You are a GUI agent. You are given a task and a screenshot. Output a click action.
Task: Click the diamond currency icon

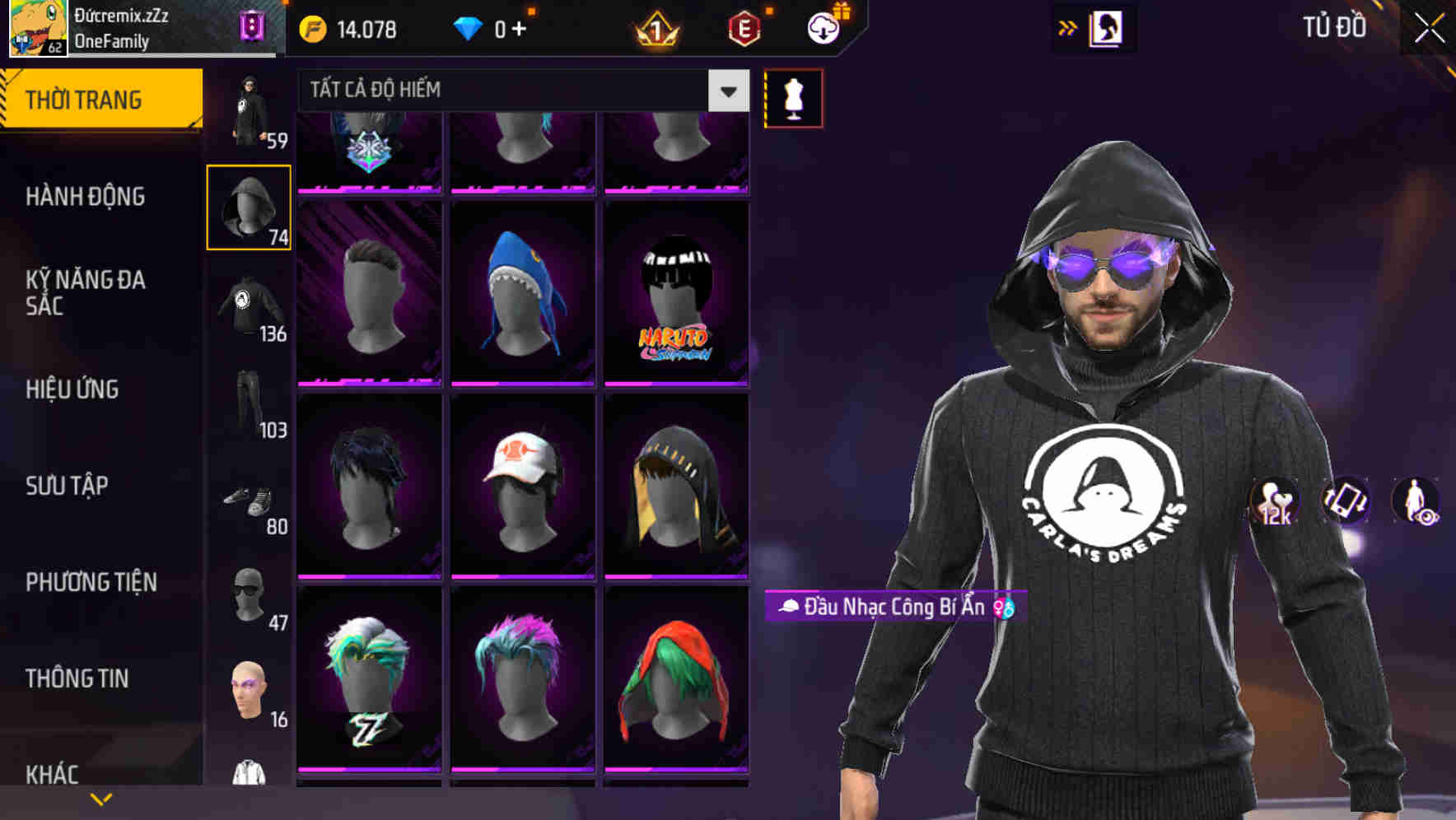(x=469, y=29)
